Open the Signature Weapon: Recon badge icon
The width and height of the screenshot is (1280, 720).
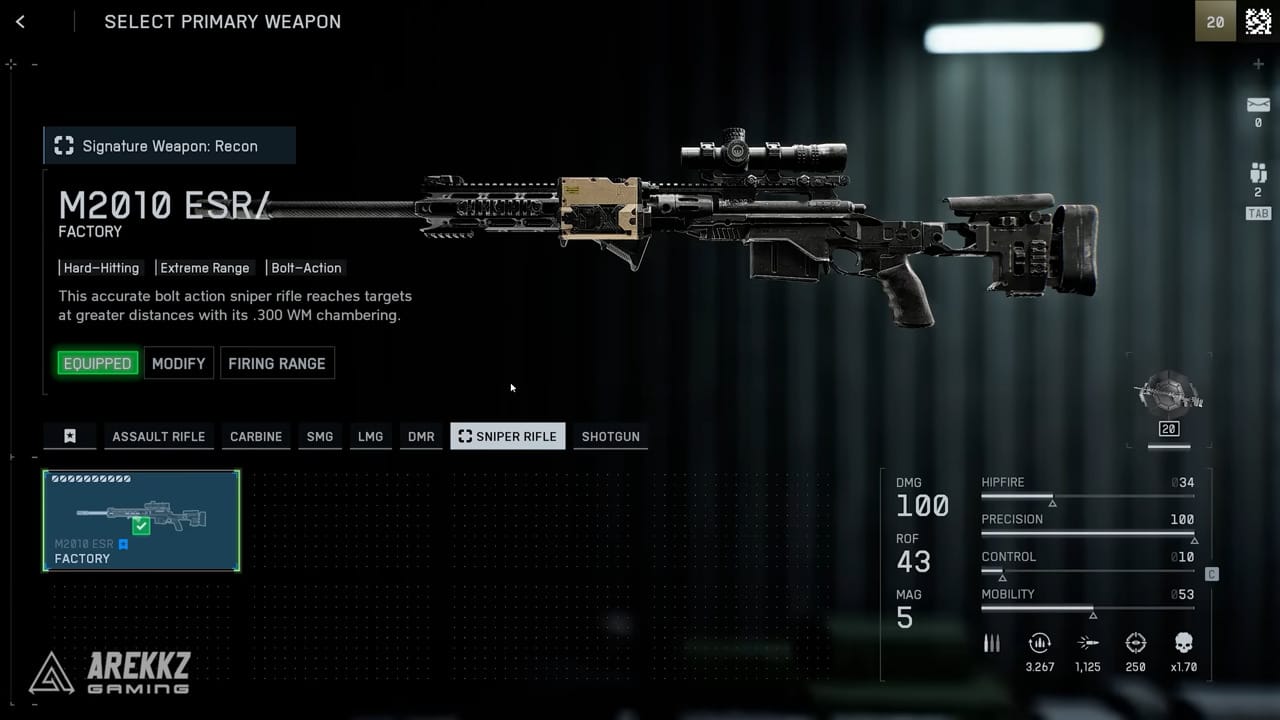point(63,145)
